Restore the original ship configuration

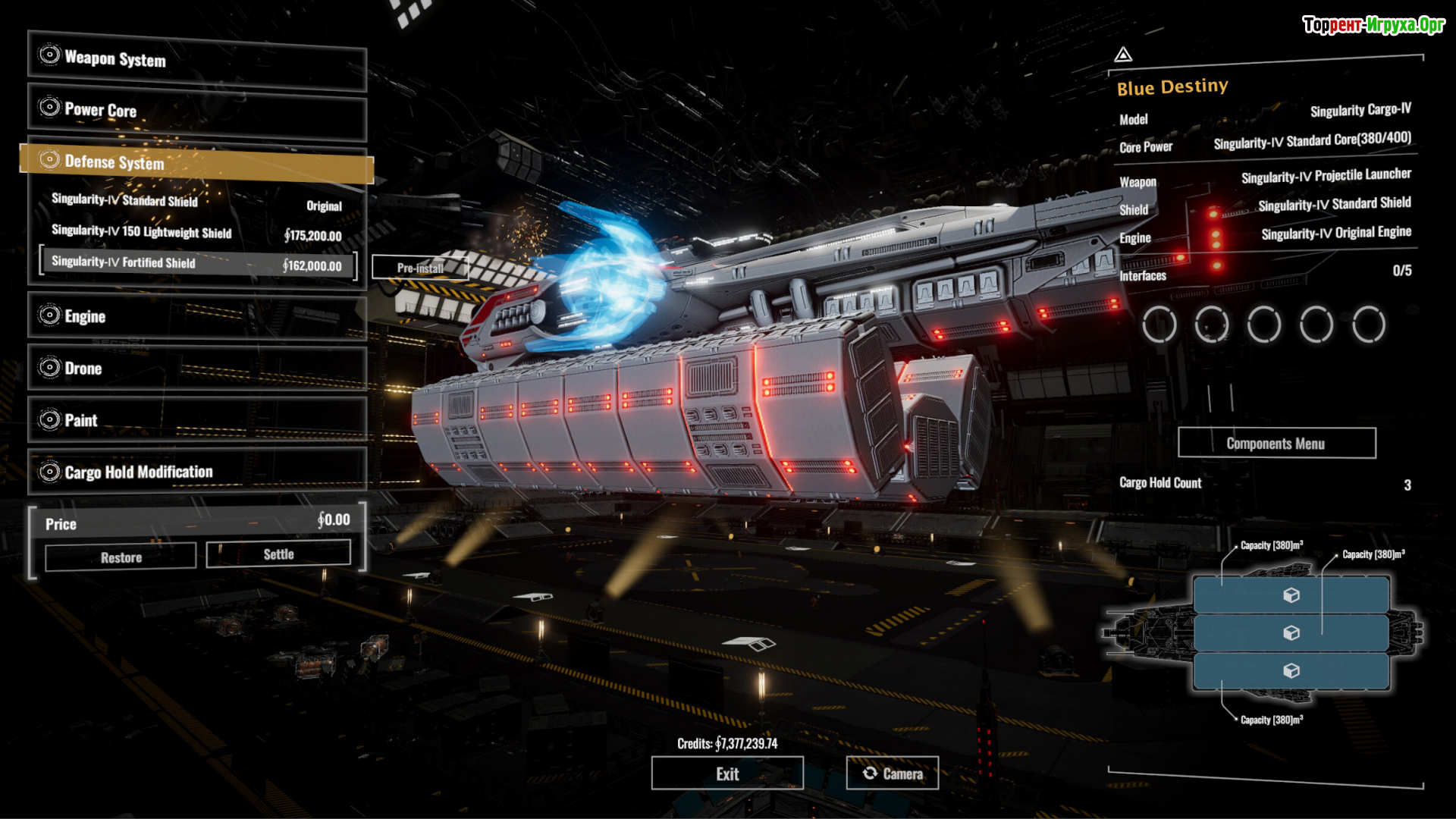pos(121,557)
